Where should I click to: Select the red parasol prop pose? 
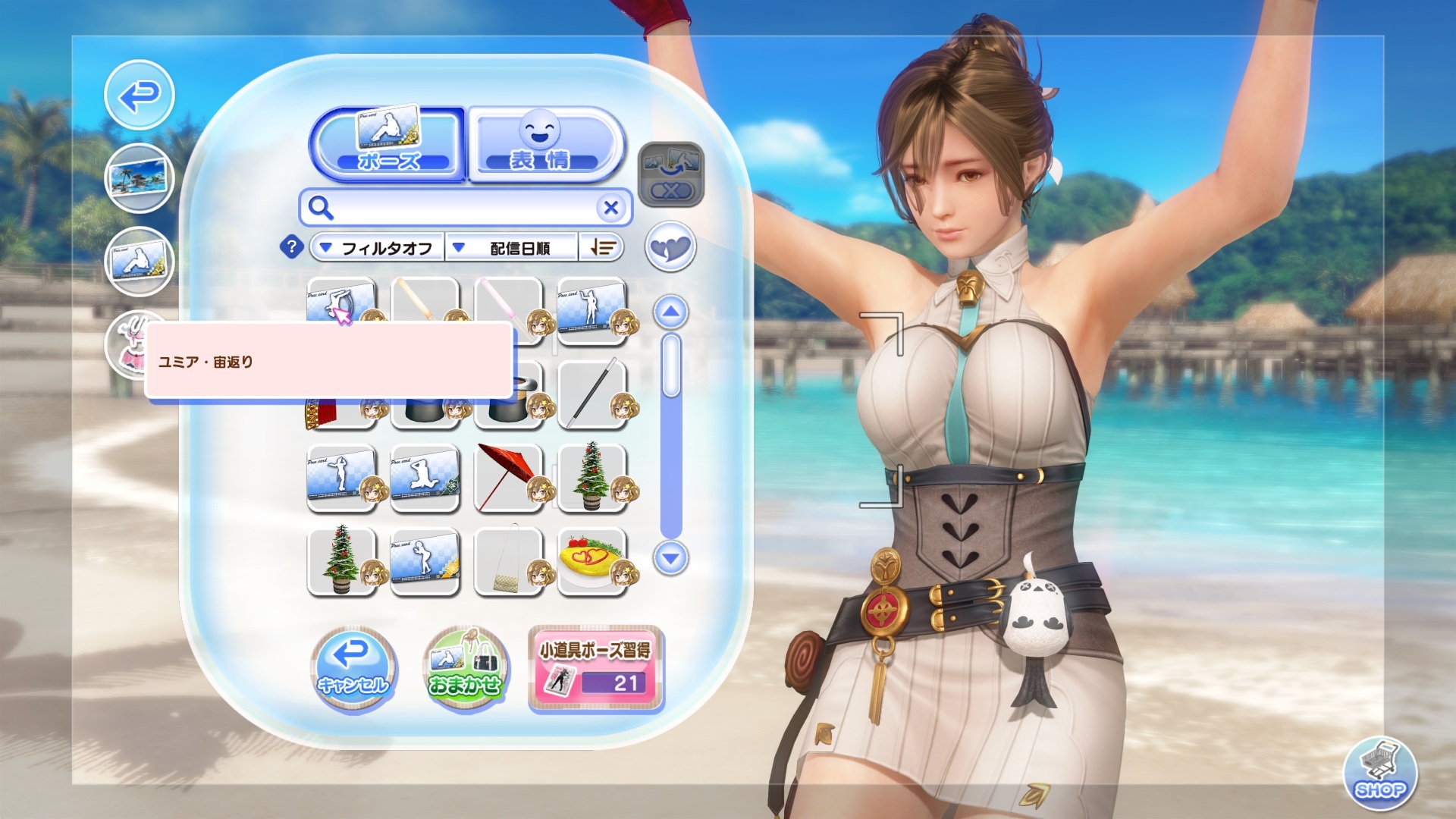click(508, 479)
